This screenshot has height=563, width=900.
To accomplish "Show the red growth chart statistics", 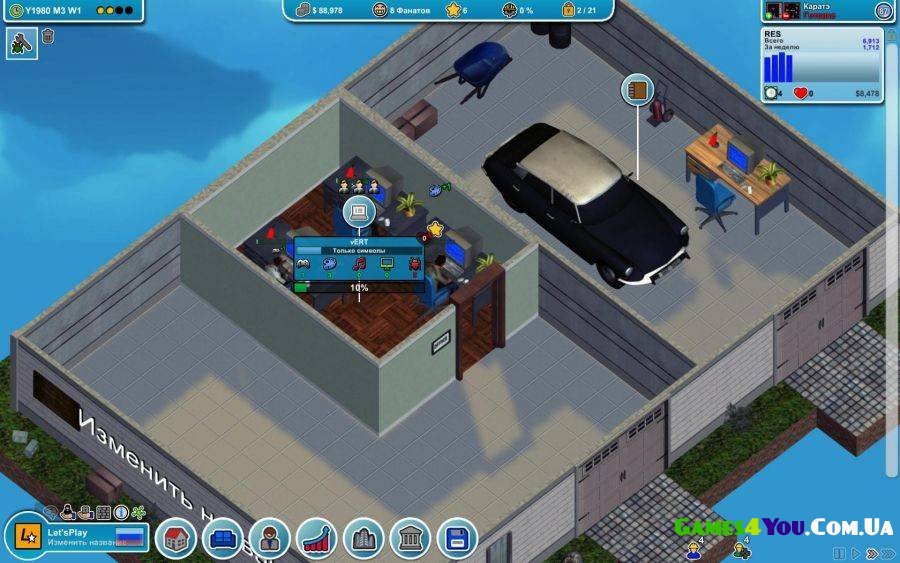I will point(317,539).
